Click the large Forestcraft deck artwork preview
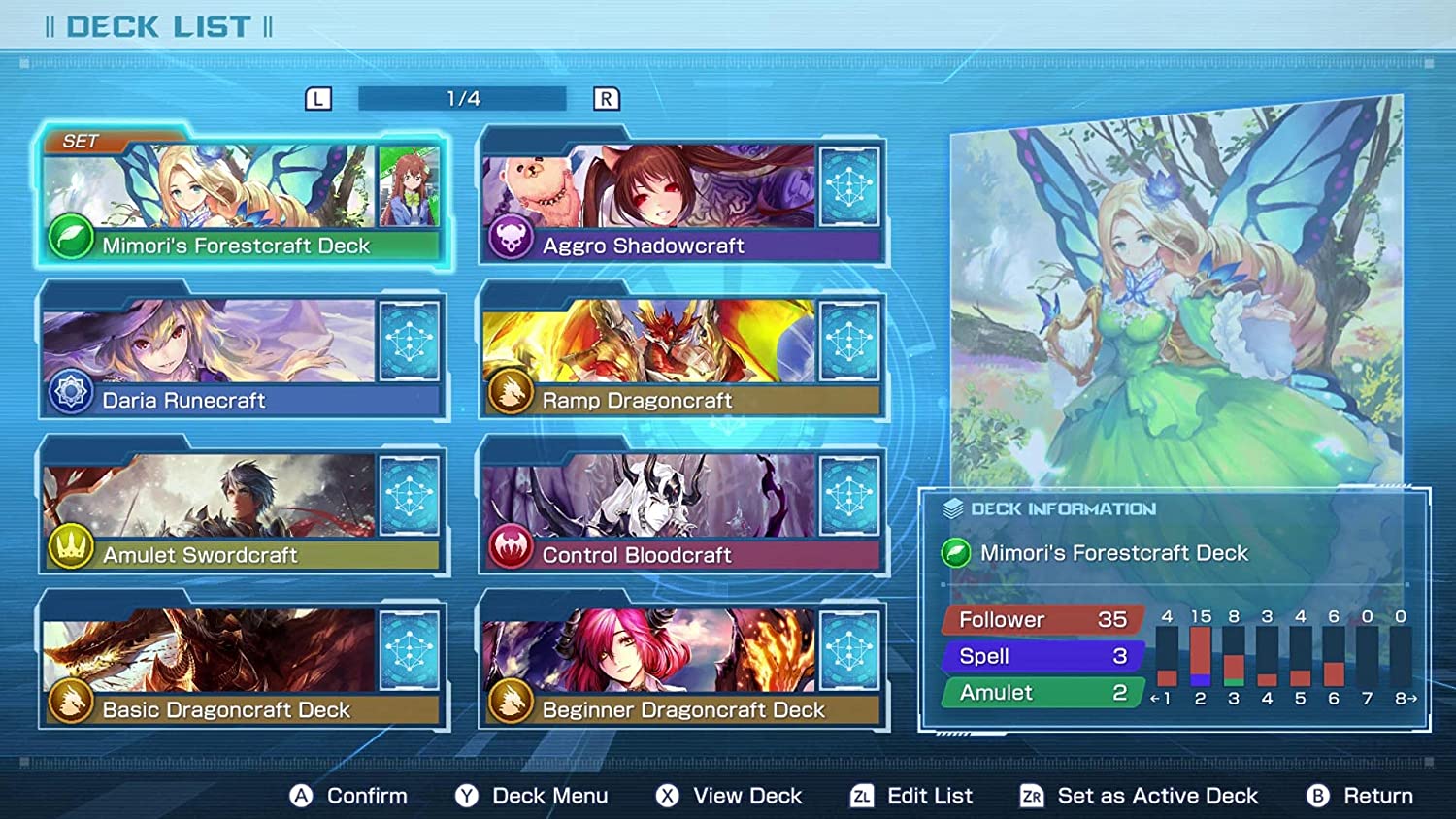Viewport: 1456px width, 819px height. tap(1175, 291)
